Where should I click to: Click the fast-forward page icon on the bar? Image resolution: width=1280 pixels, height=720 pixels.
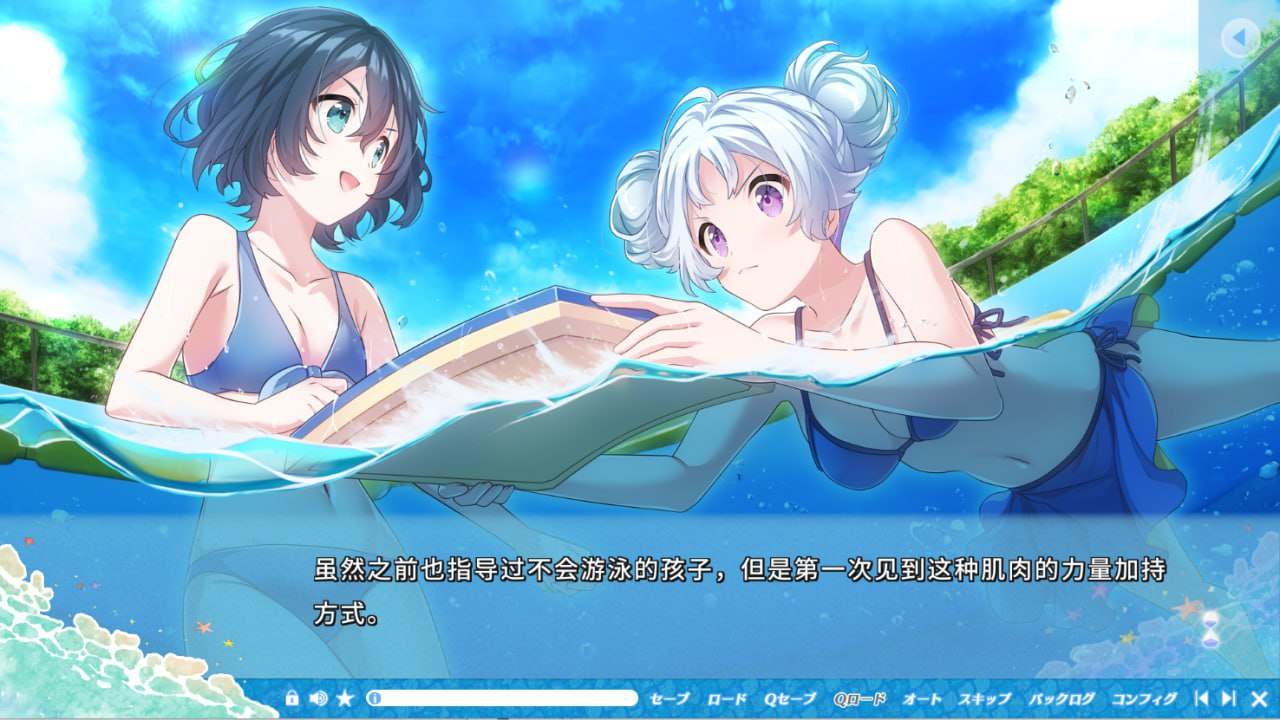[x=1228, y=697]
